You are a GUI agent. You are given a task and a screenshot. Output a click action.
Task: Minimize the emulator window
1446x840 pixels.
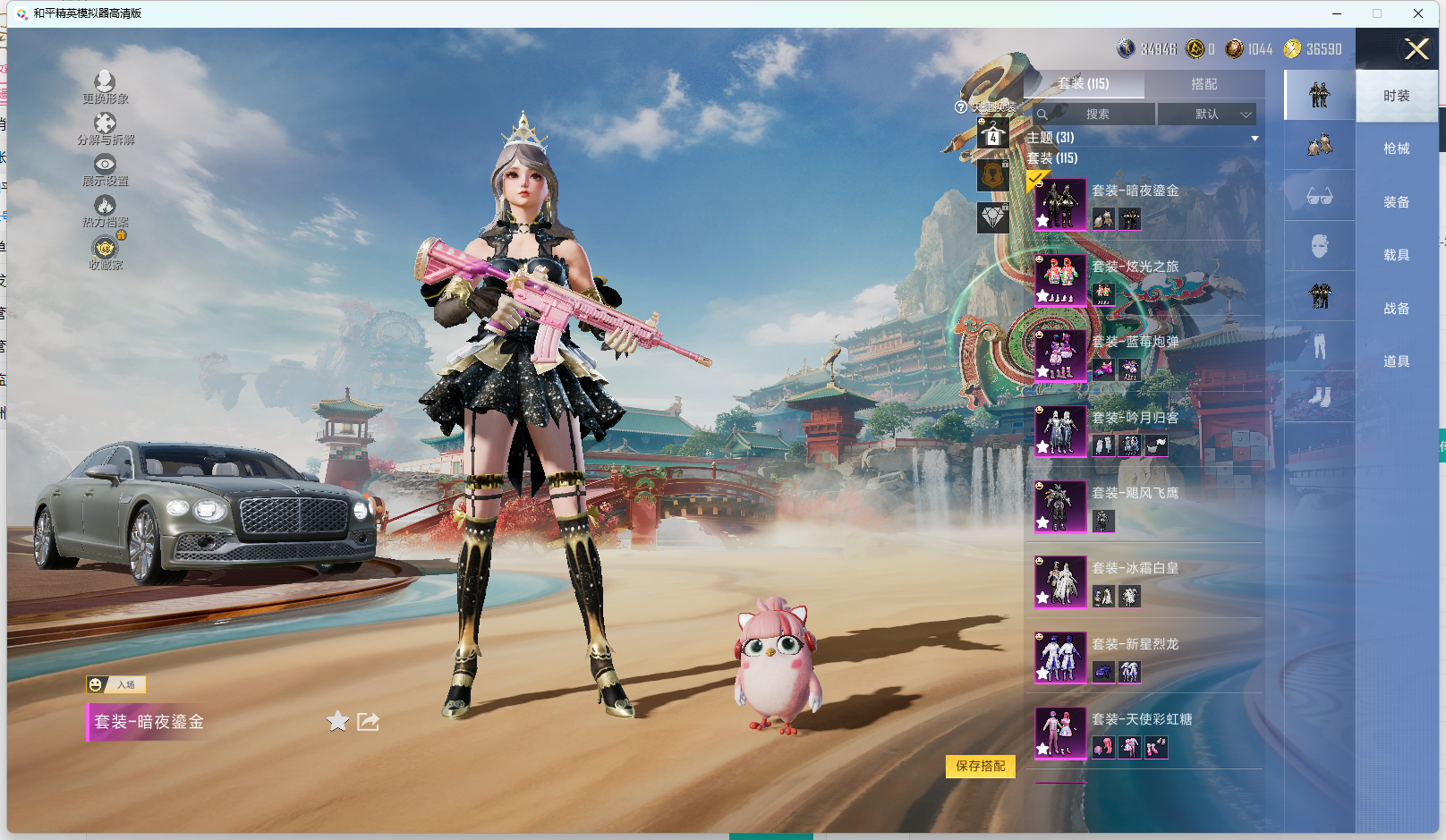(x=1336, y=13)
